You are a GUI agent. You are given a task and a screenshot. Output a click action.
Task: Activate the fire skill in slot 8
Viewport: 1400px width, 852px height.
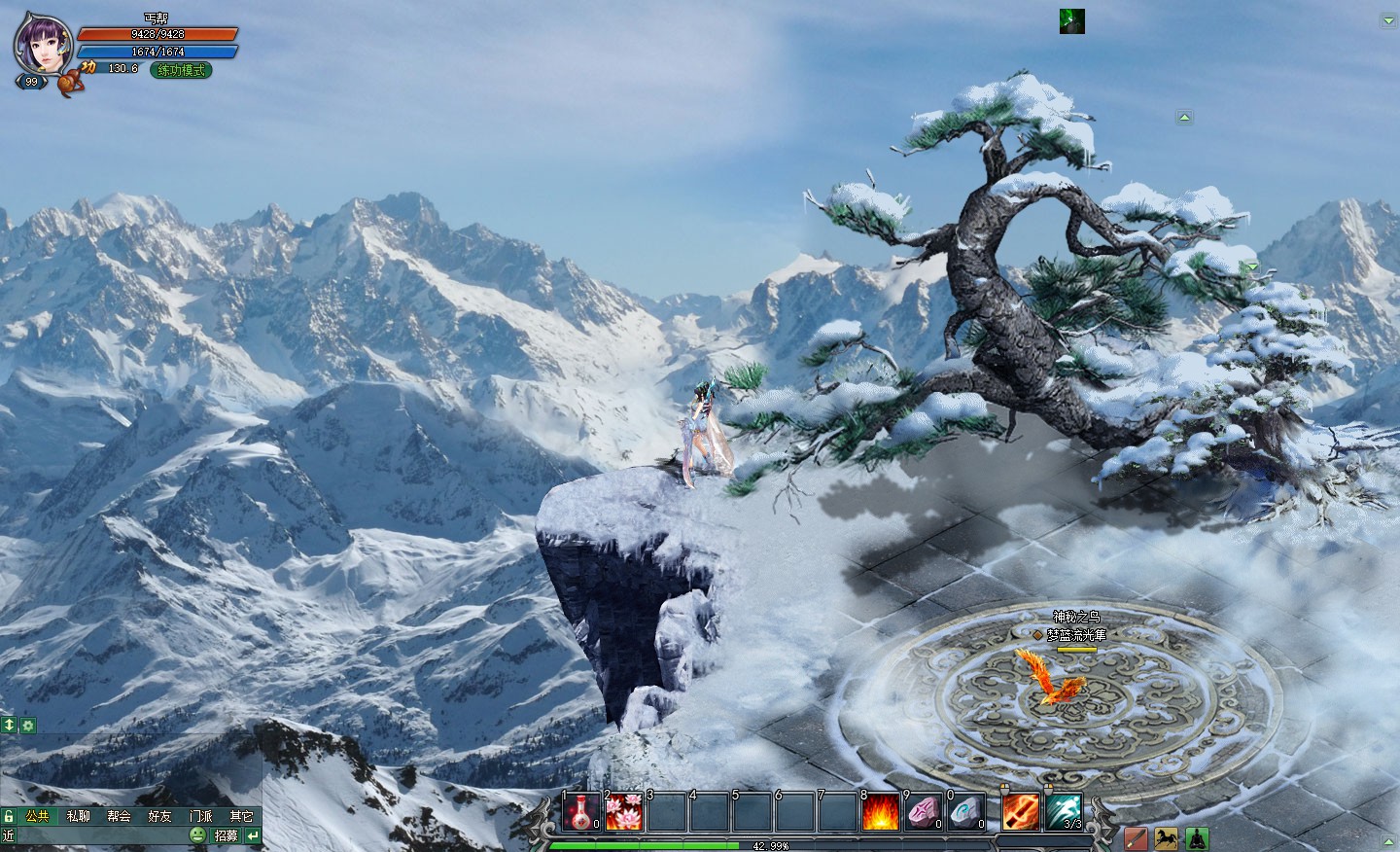(881, 812)
